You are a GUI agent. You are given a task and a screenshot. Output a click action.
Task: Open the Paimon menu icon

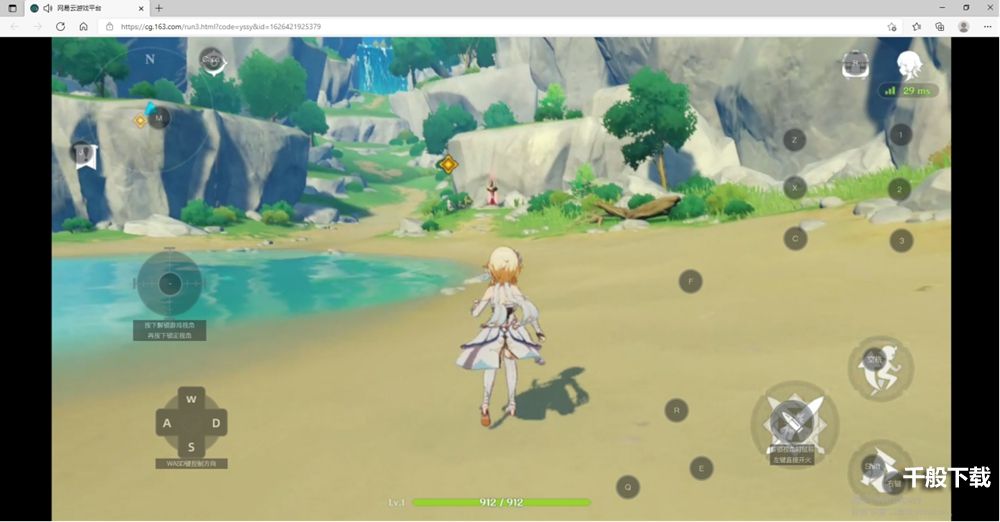pyautogui.click(x=211, y=62)
